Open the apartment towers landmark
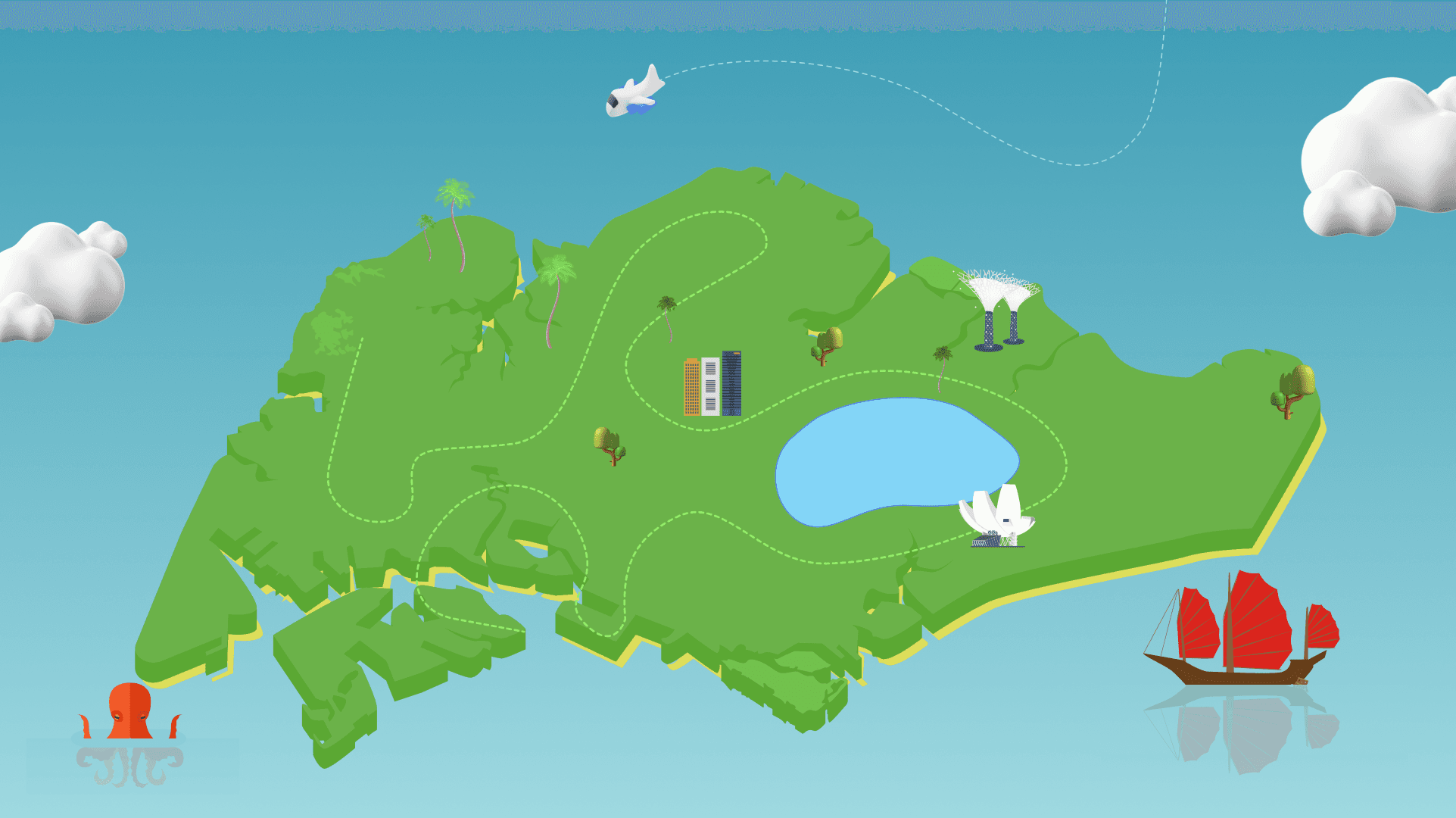The height and width of the screenshot is (818, 1456). coord(712,384)
